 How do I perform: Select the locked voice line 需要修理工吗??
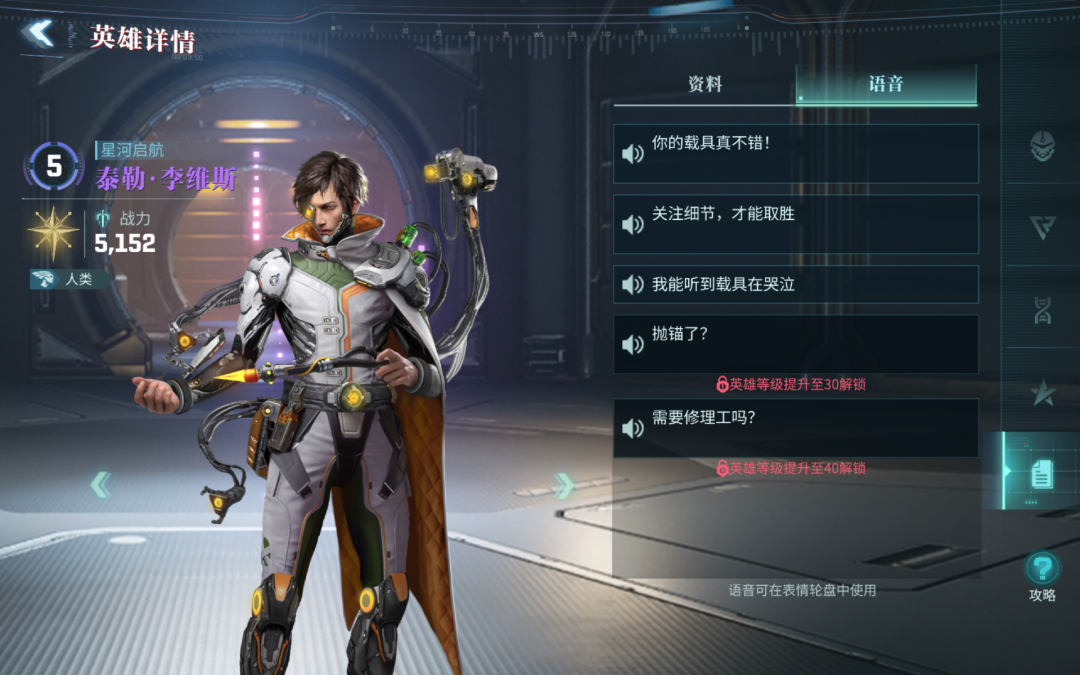pos(795,428)
